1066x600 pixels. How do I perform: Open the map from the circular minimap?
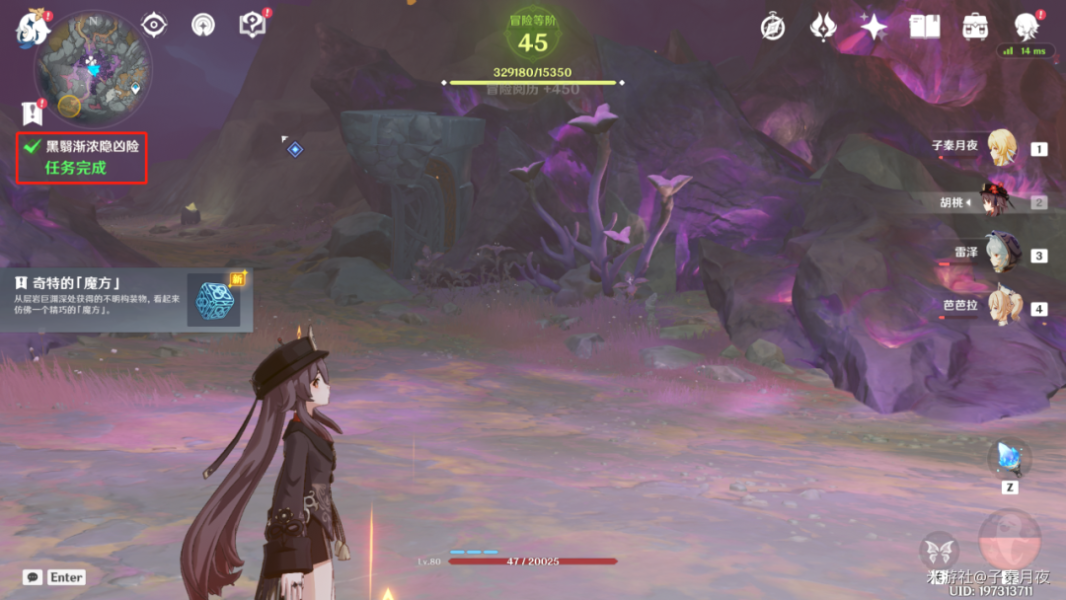[x=93, y=66]
